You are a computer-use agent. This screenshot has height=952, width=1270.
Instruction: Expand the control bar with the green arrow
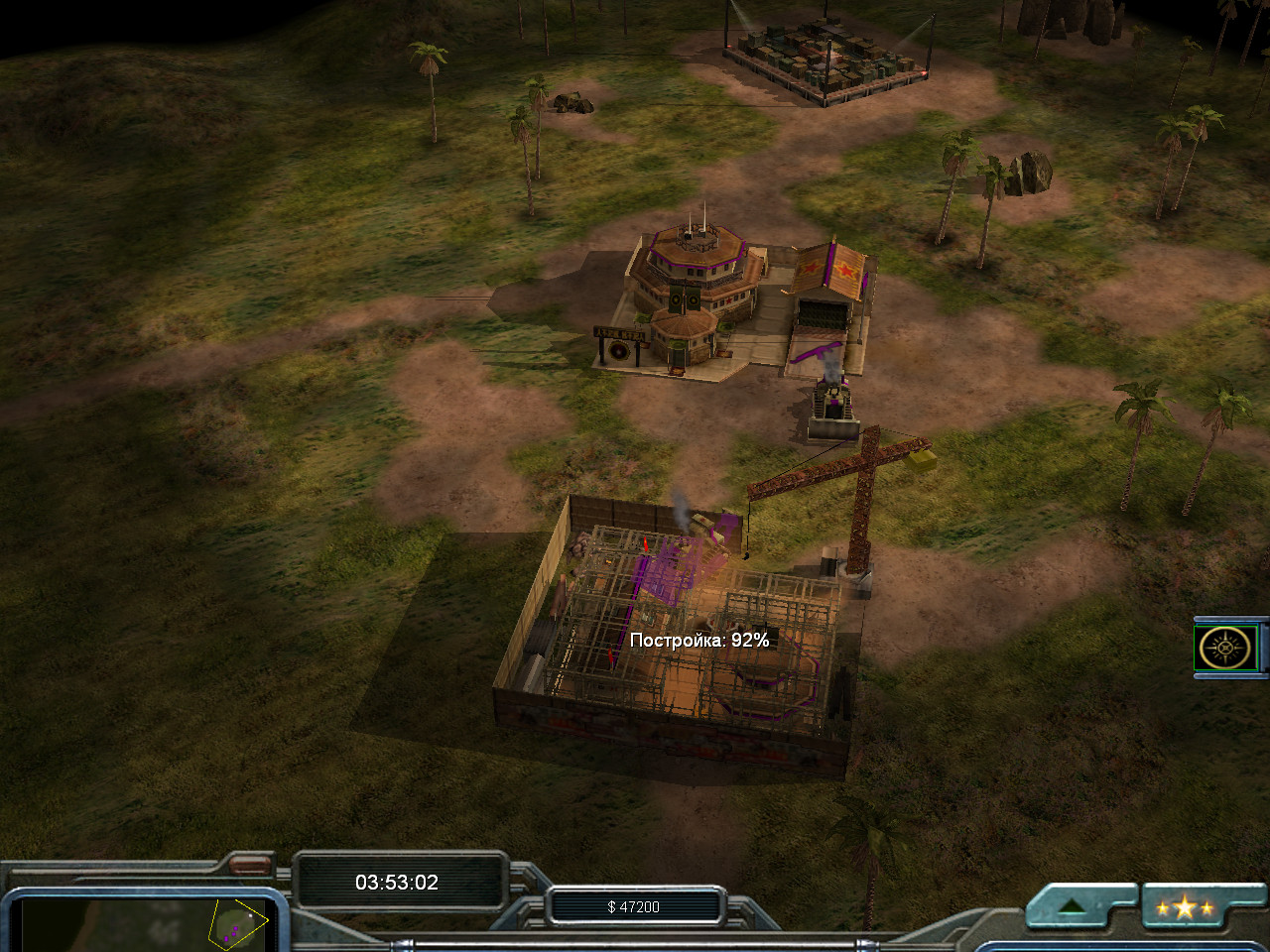pos(1074,906)
